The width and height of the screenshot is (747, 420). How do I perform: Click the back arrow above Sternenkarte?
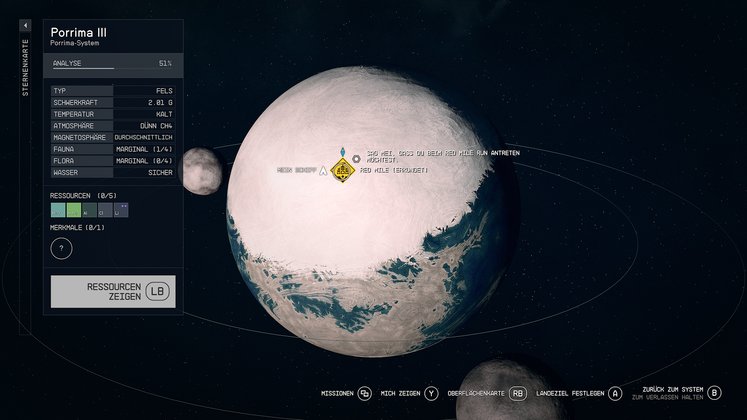coord(26,25)
